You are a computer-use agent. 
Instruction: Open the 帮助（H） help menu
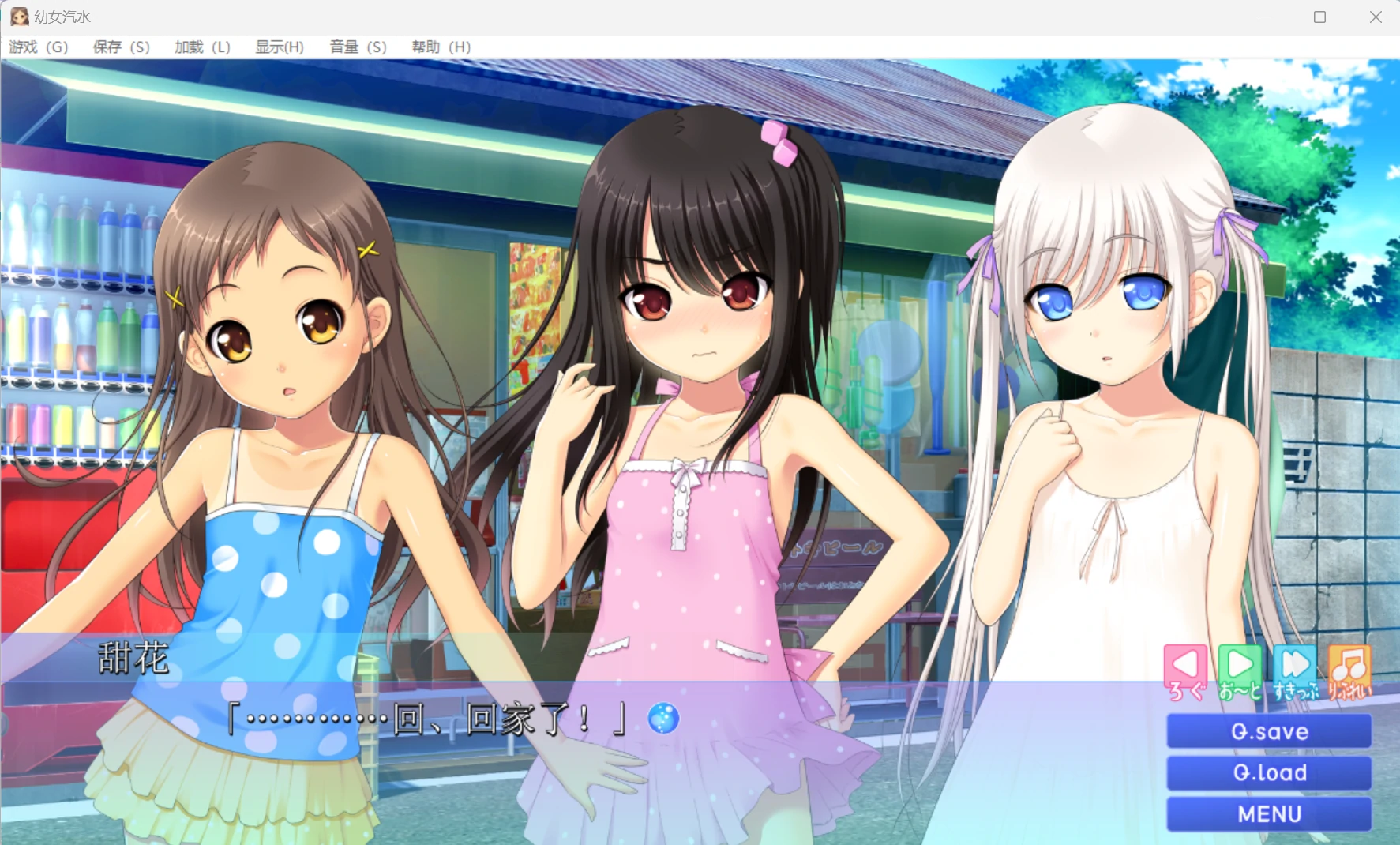tap(439, 47)
